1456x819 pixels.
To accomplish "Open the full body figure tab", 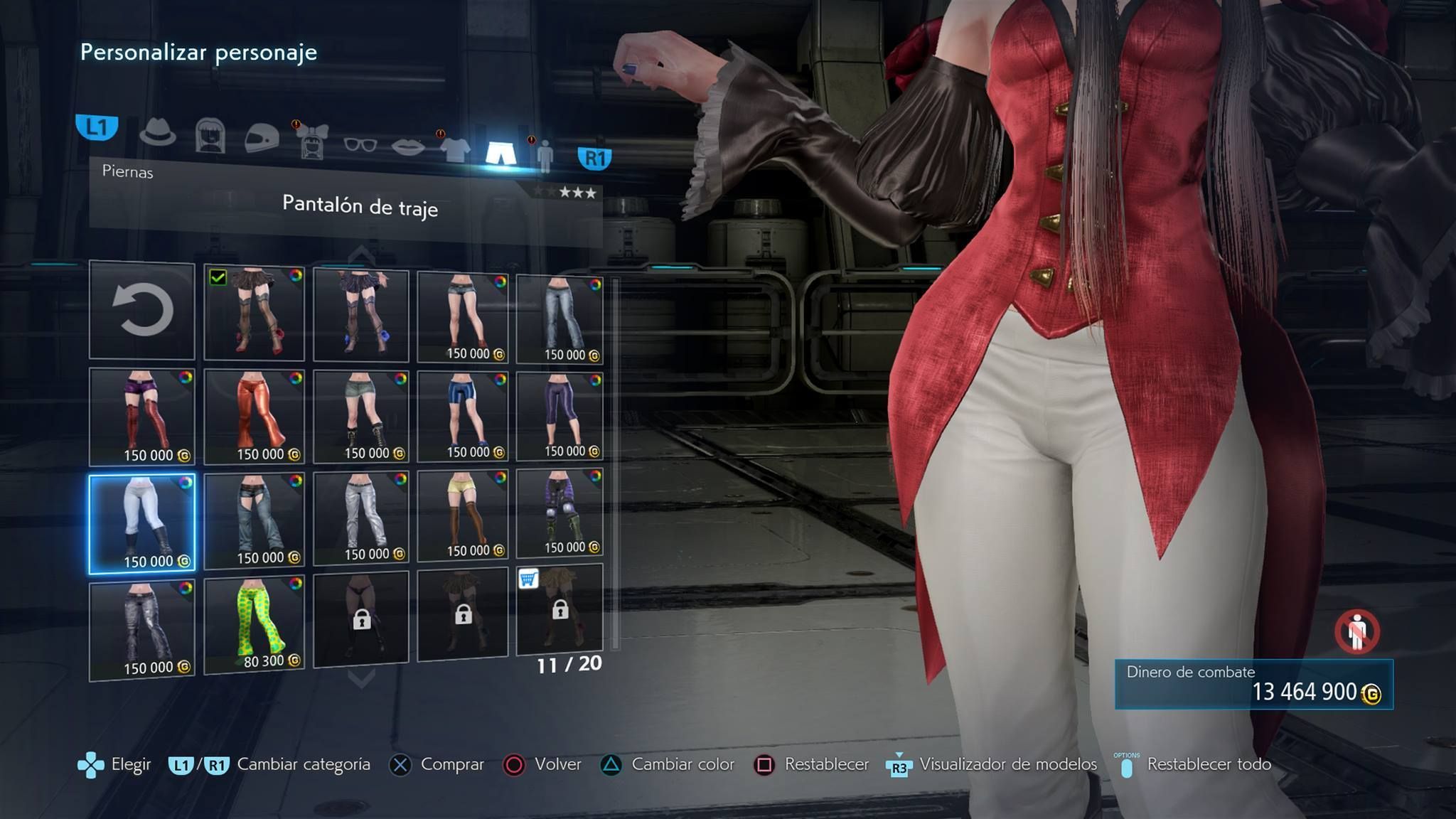I will click(545, 156).
